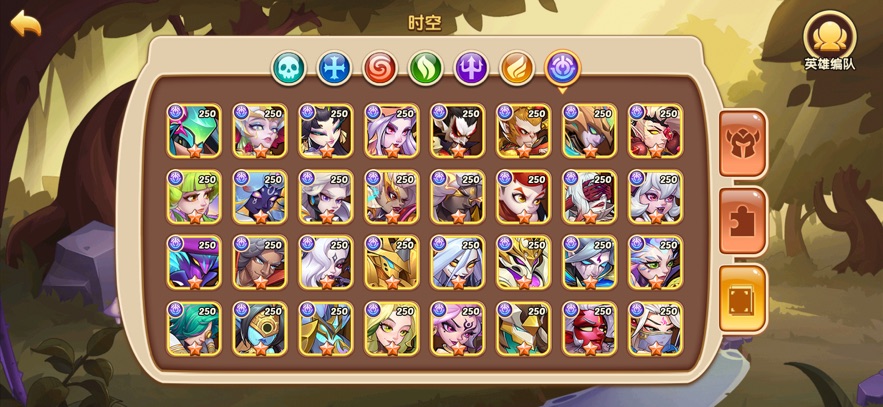Open the black-and-white masked demon hero
Image resolution: width=883 pixels, height=407 pixels.
(x=458, y=131)
